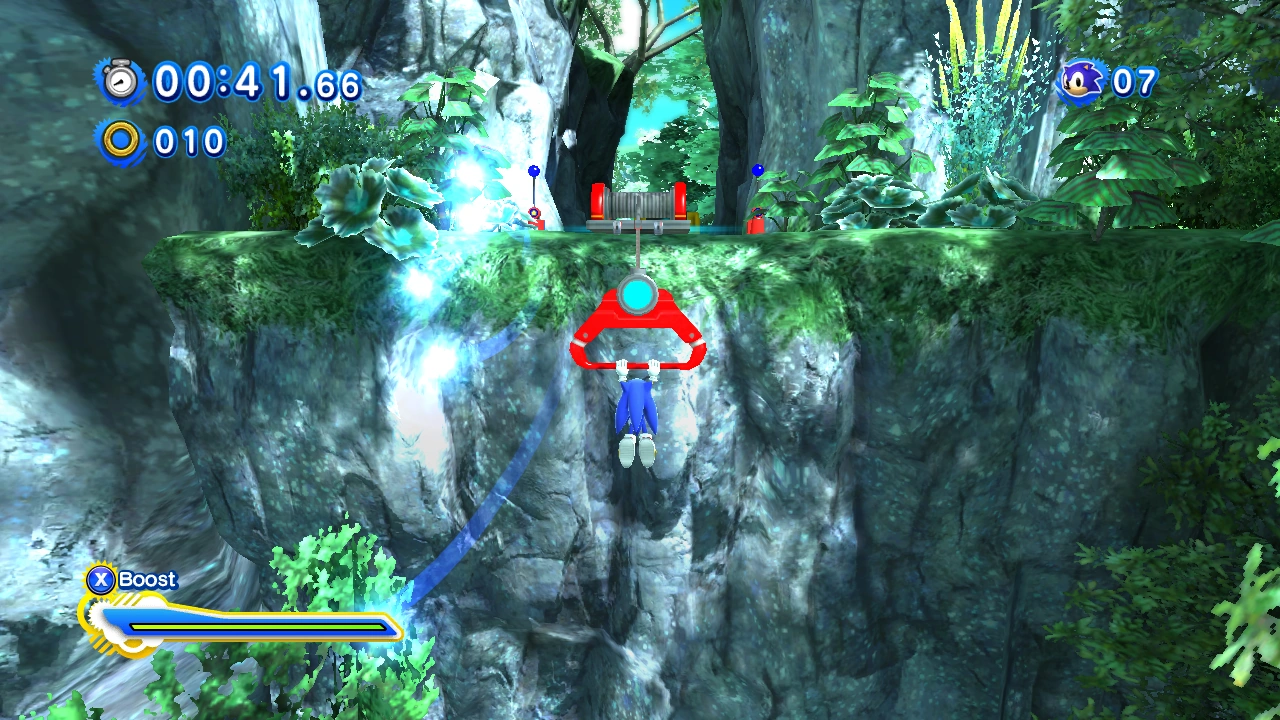Click the Sonic head lives icon
This screenshot has width=1280, height=720.
(x=1082, y=81)
